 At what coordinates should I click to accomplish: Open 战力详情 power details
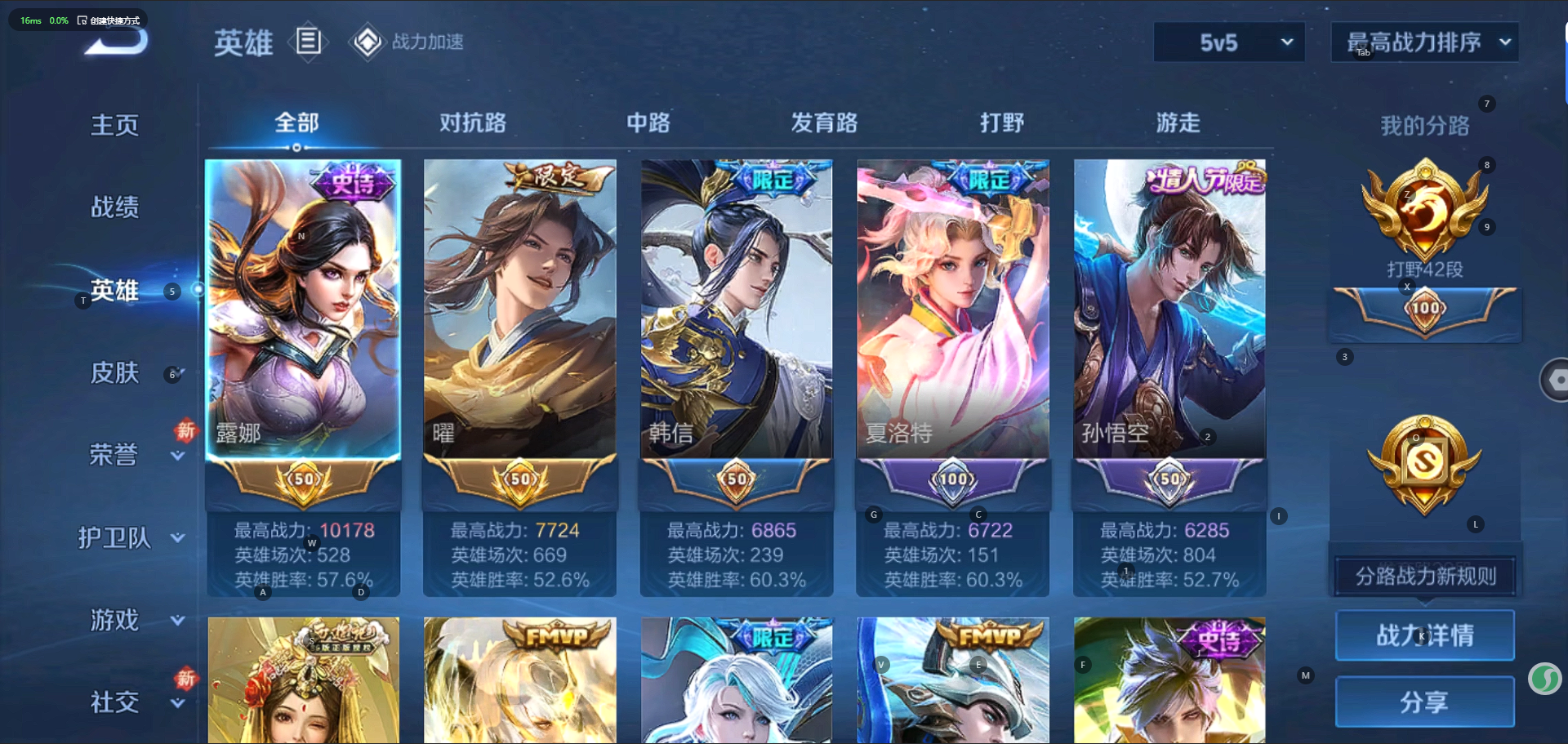1424,635
